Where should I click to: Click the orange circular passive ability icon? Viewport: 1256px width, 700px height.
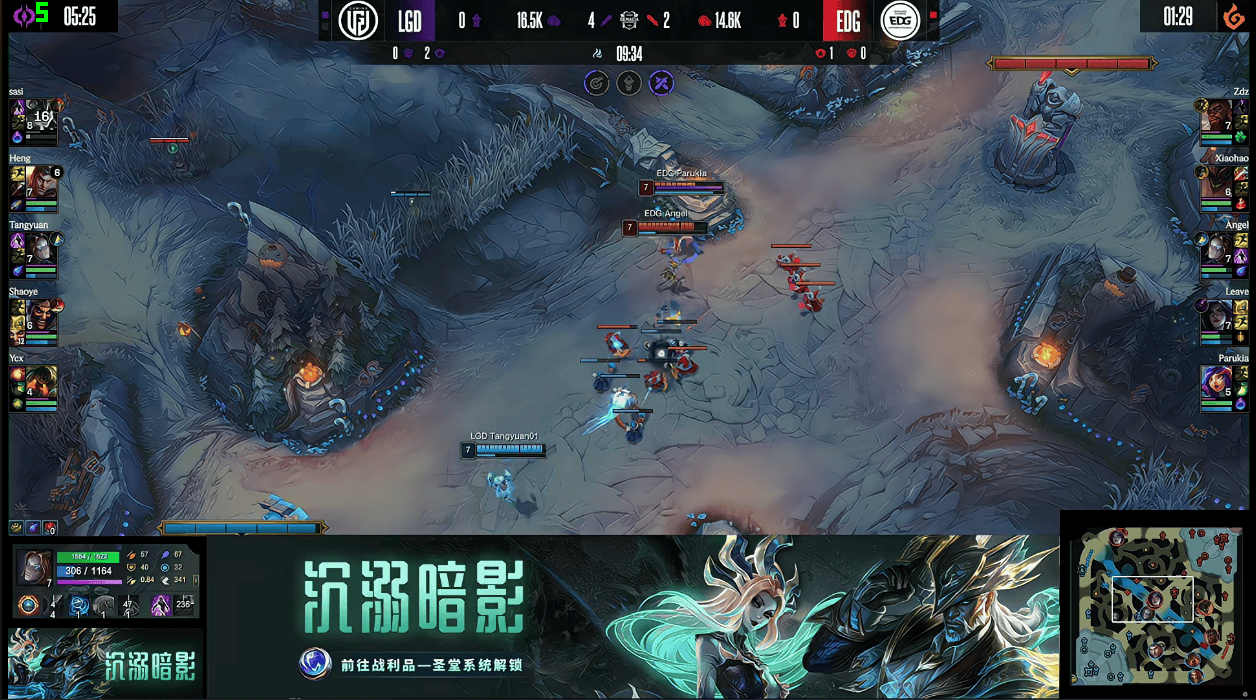tap(29, 605)
